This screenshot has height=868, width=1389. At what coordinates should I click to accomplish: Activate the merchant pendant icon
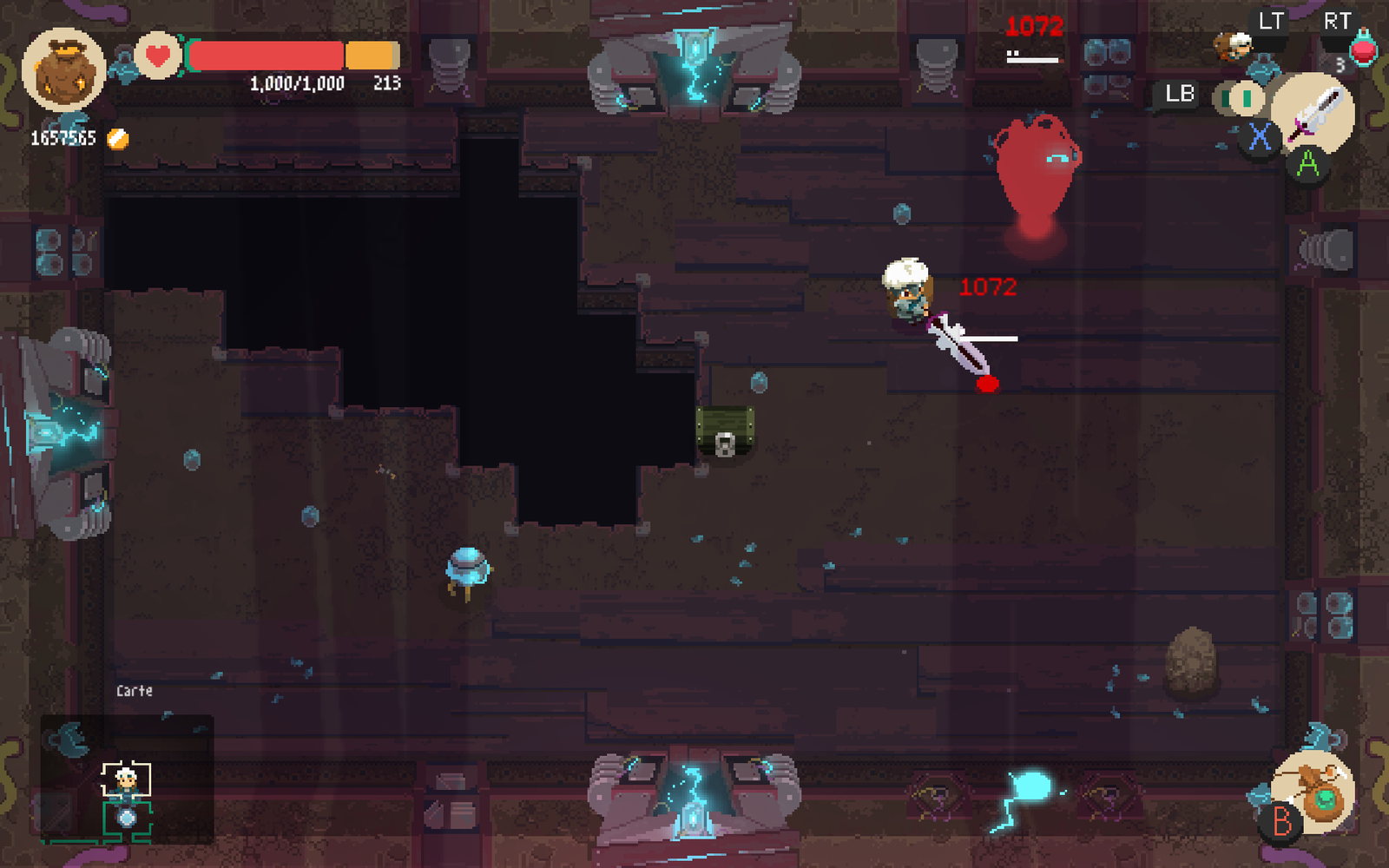pyautogui.click(x=1314, y=793)
